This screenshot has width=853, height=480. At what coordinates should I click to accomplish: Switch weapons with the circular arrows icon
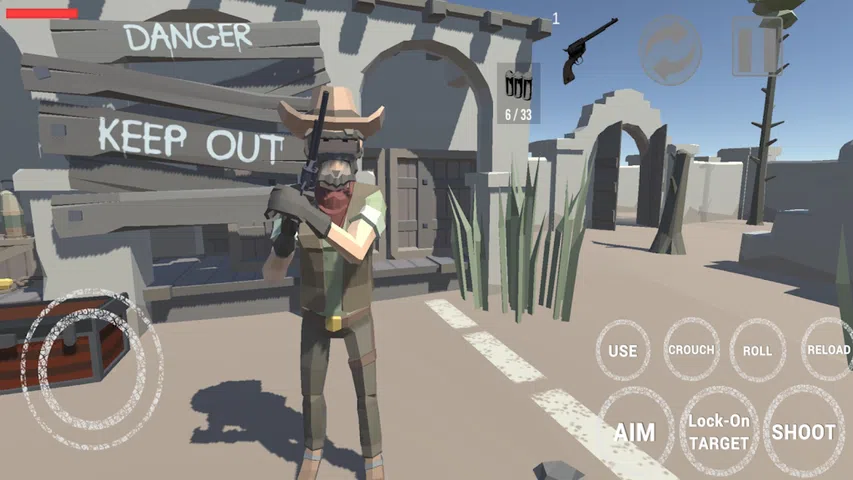[x=671, y=47]
